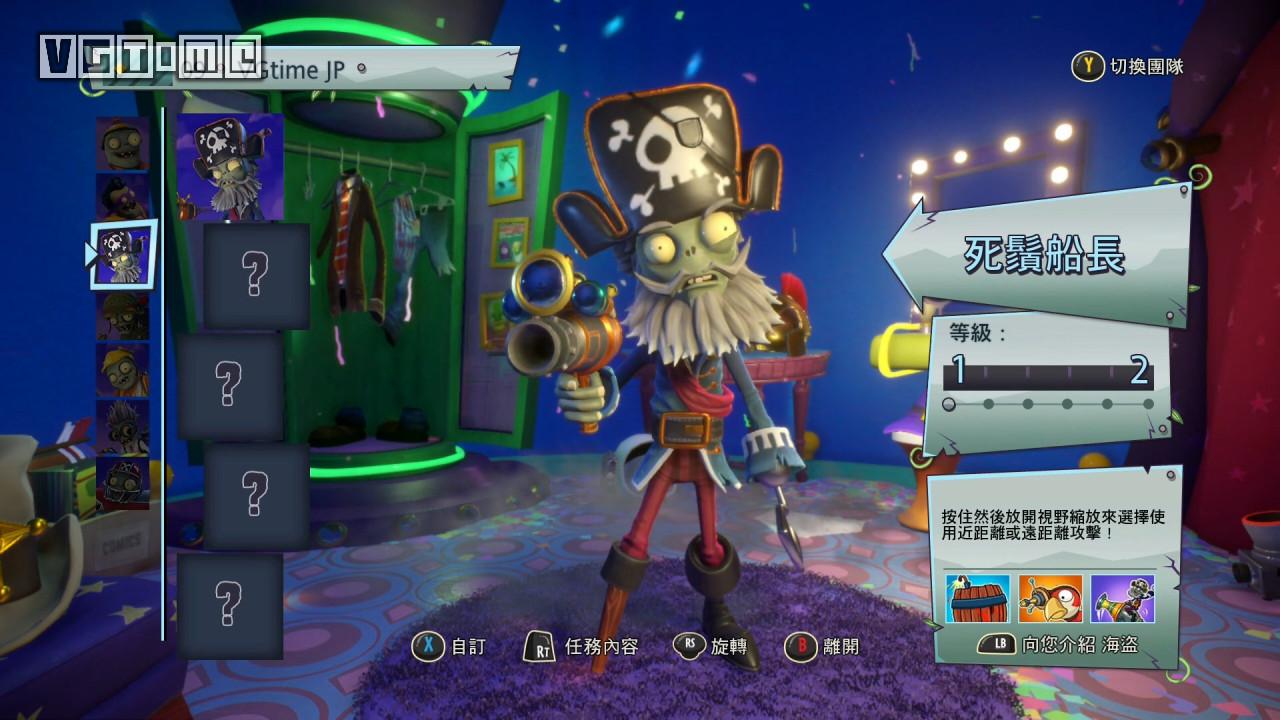
Task: View the Barrel Blast ability icon
Action: (977, 599)
